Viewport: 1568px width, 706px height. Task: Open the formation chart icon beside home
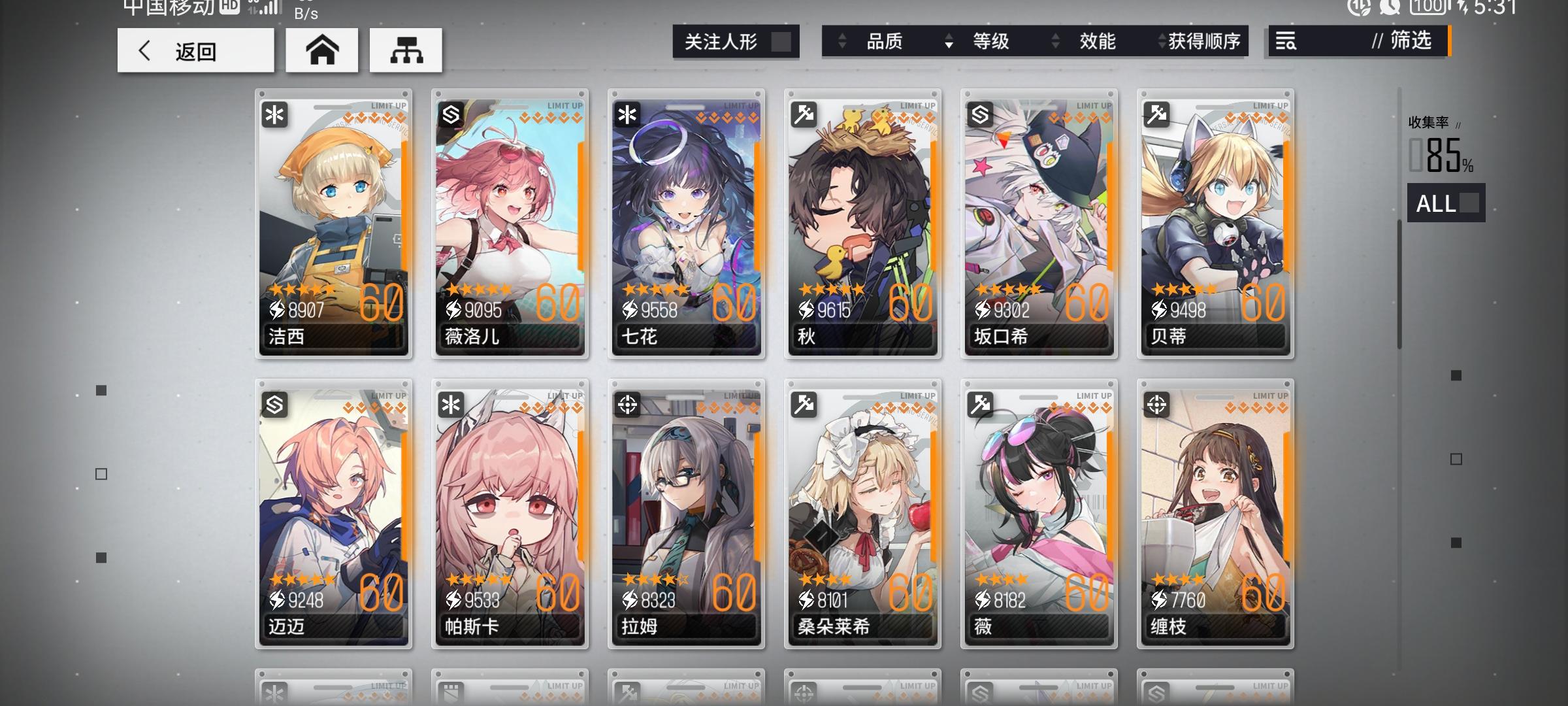[x=406, y=50]
